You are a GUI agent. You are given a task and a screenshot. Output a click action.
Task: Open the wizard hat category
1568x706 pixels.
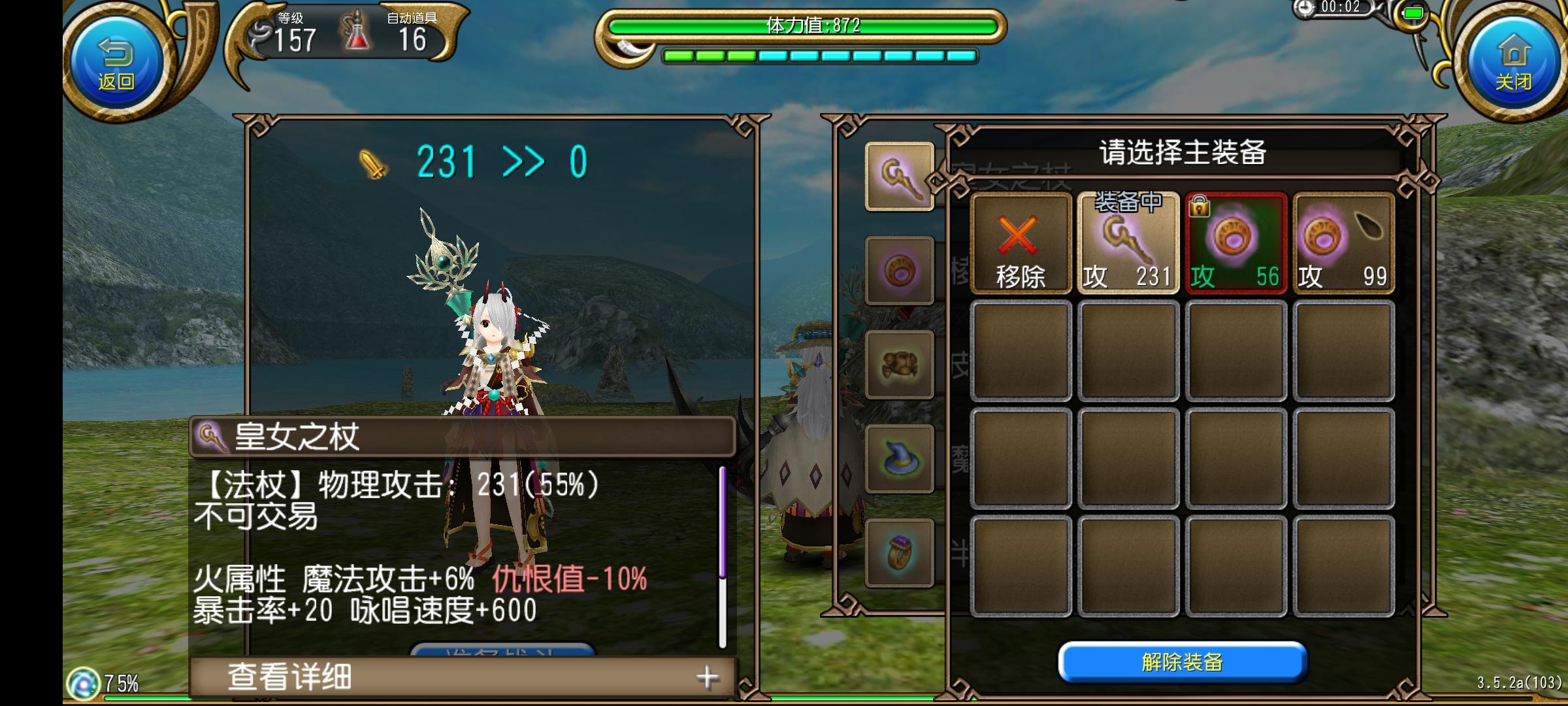click(900, 458)
